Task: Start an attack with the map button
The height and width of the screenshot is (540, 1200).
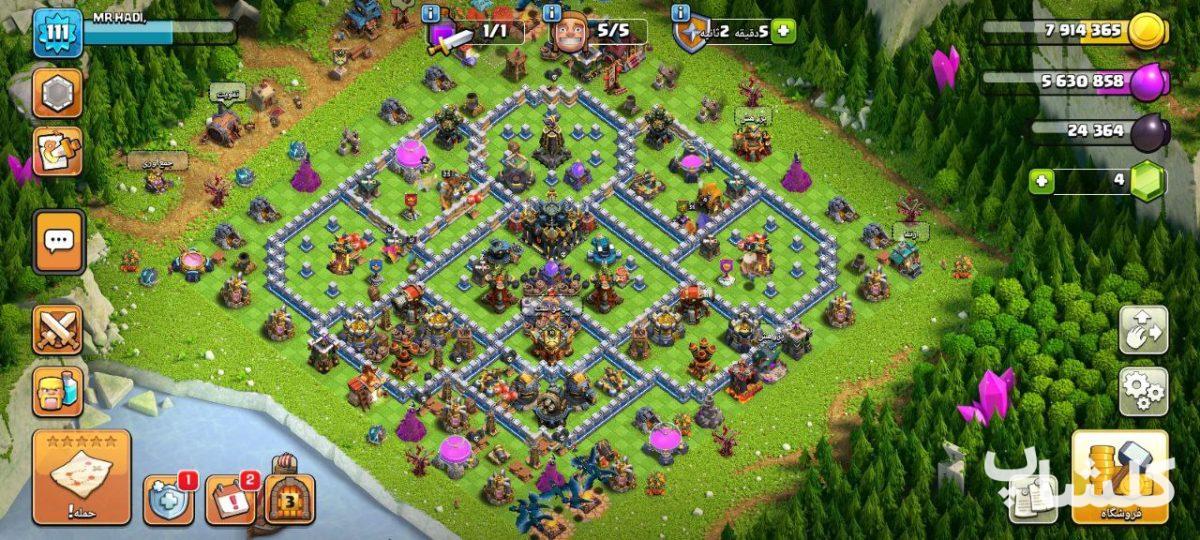Action: point(82,477)
